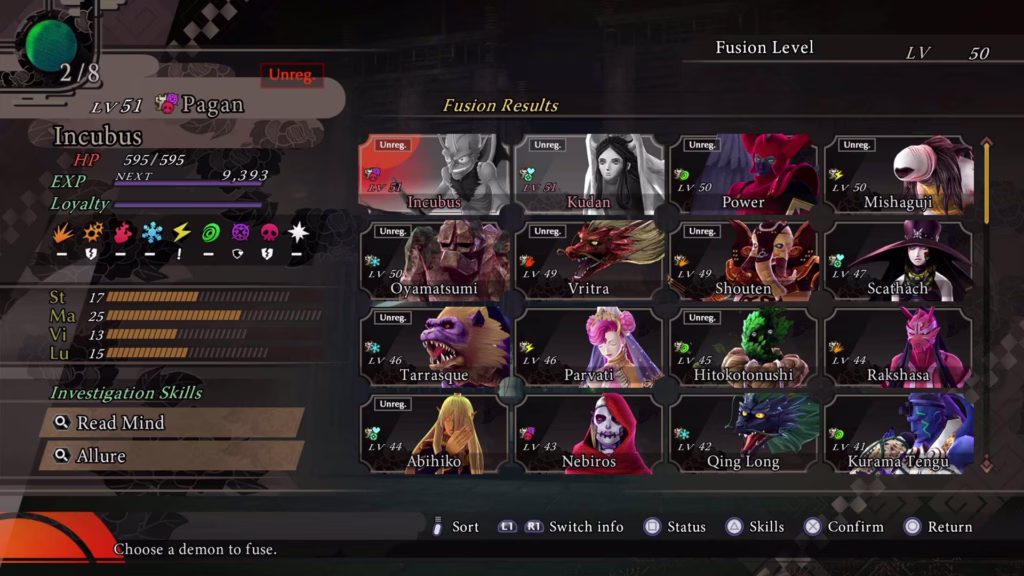Choose Oyamatsumi from fusion results
This screenshot has height=576, width=1024.
pos(434,262)
